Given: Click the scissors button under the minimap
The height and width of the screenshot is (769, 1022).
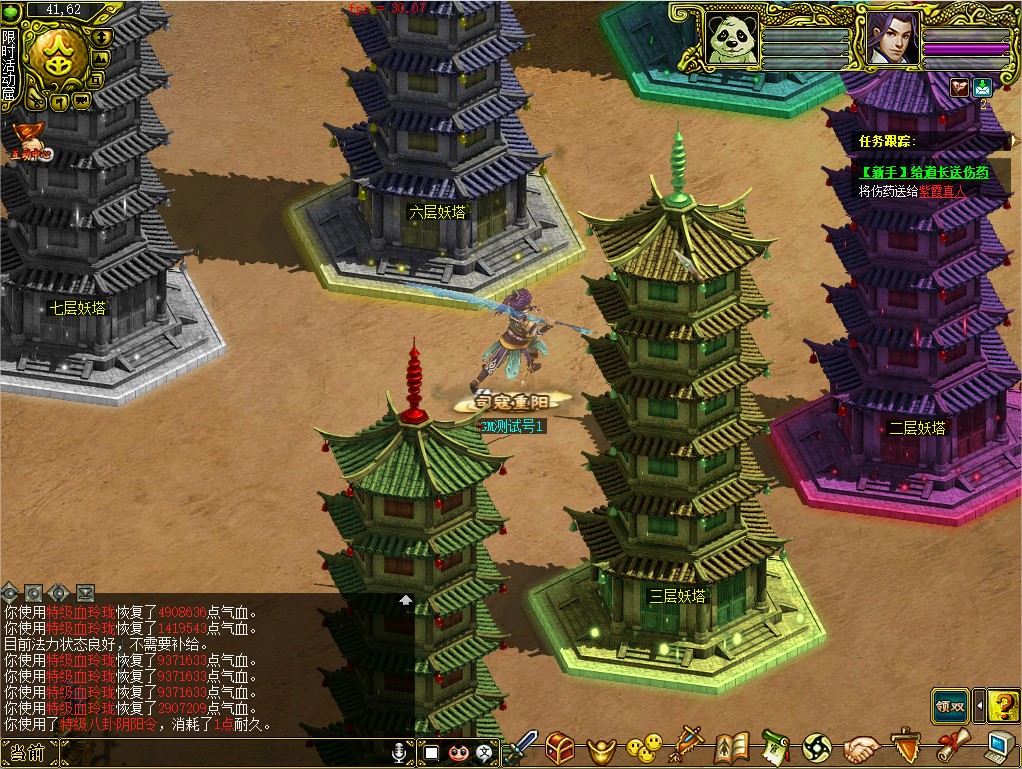Looking at the screenshot, I should [x=38, y=100].
